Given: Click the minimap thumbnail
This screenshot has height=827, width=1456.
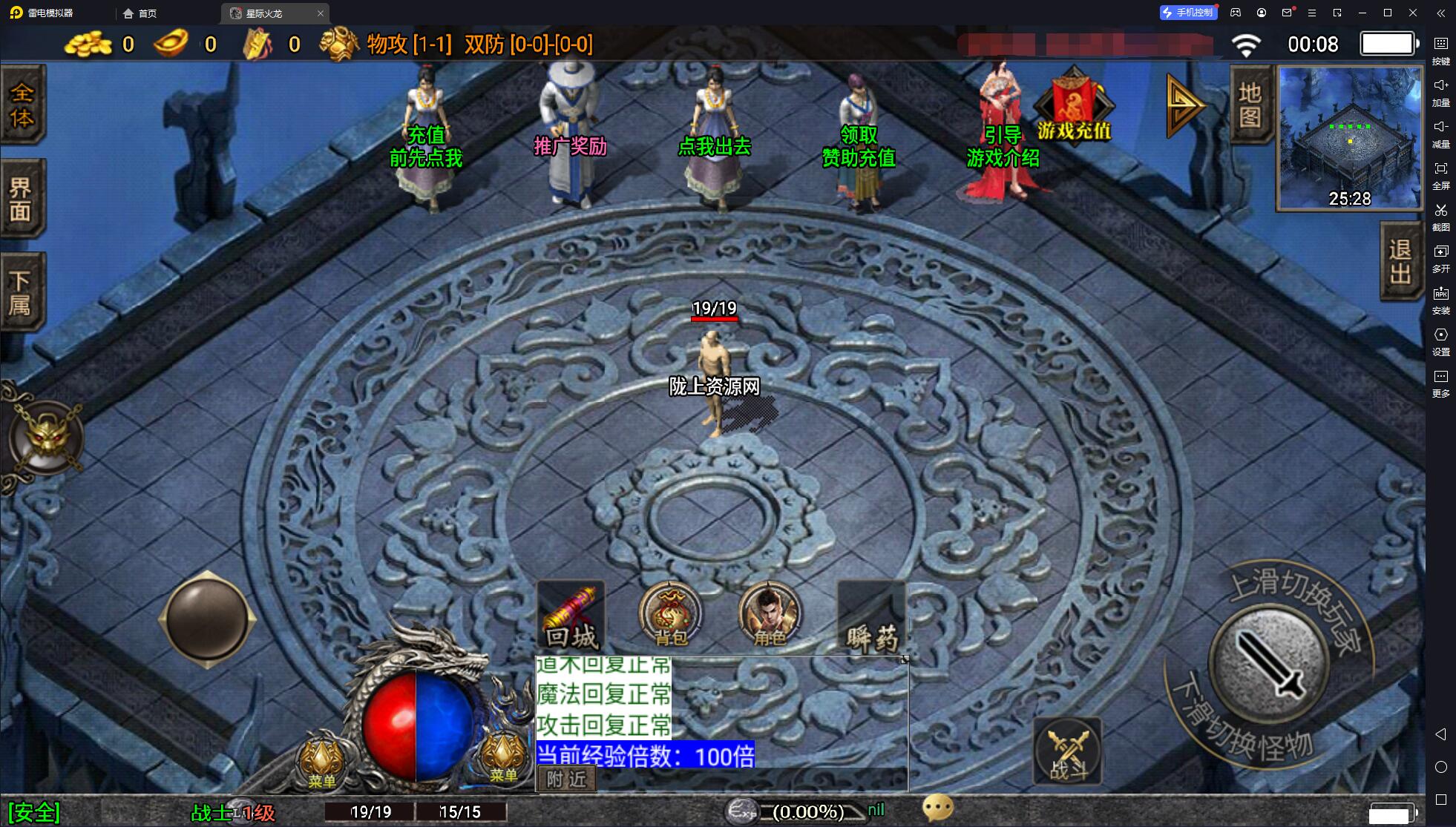Looking at the screenshot, I should point(1349,138).
